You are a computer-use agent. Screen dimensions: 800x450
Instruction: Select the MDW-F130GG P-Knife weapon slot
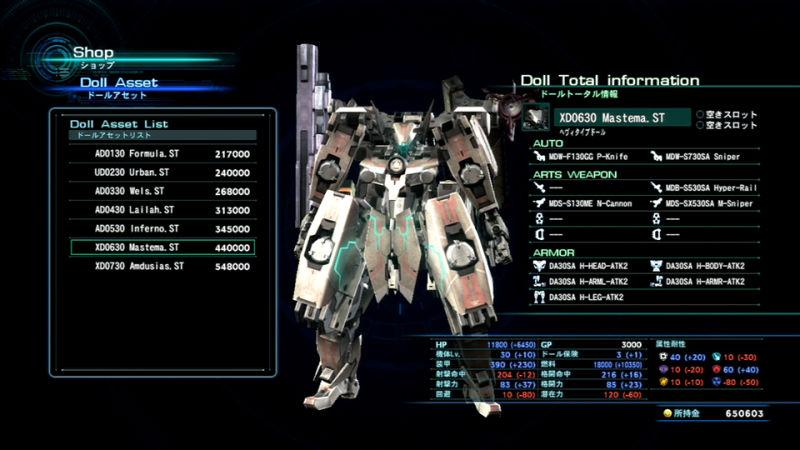pyautogui.click(x=588, y=156)
